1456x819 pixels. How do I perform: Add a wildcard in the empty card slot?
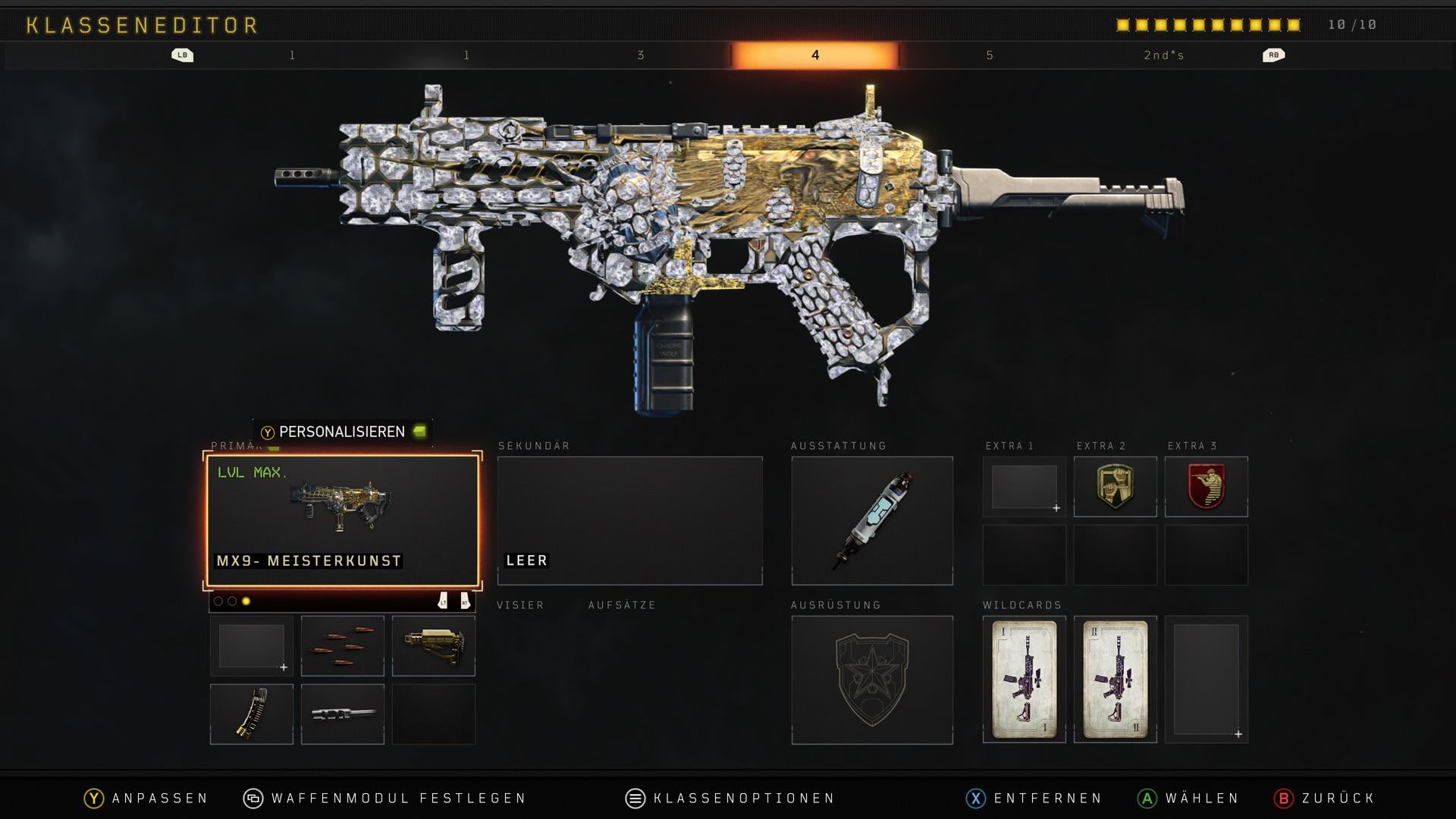pos(1206,679)
